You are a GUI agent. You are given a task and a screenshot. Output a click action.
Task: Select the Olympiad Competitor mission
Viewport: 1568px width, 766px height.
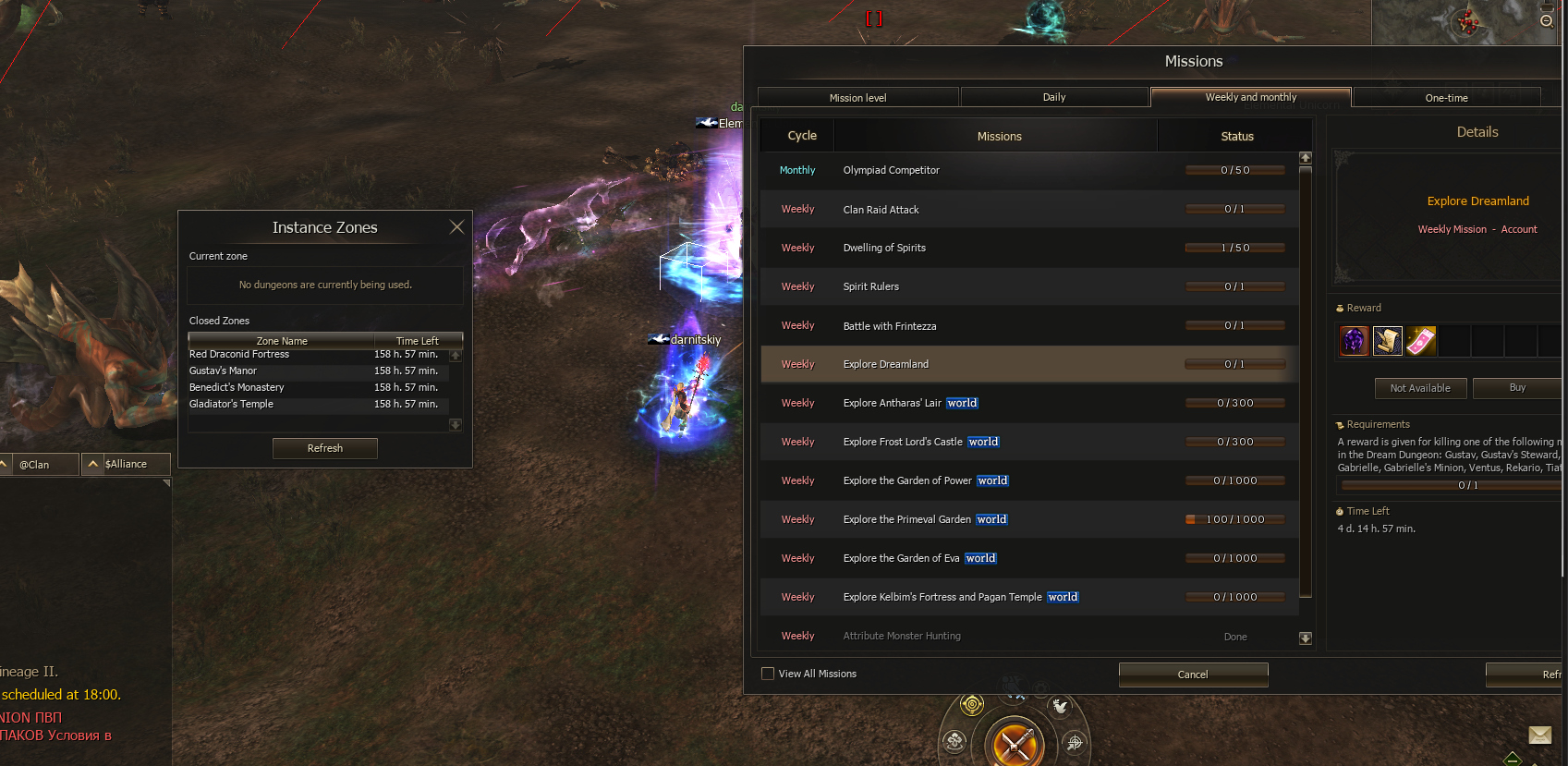[x=1029, y=171]
